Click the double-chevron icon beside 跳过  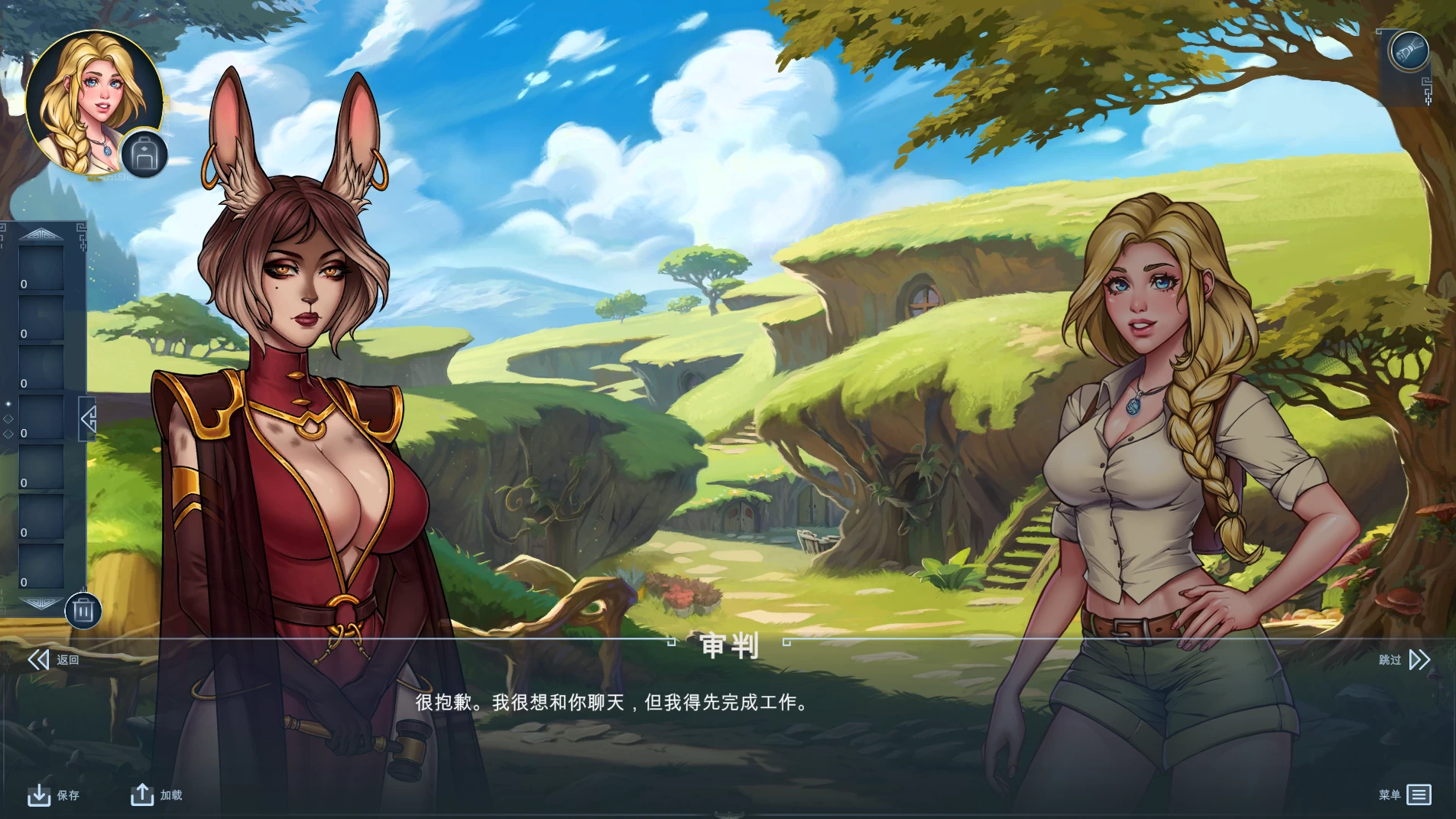coord(1420,659)
